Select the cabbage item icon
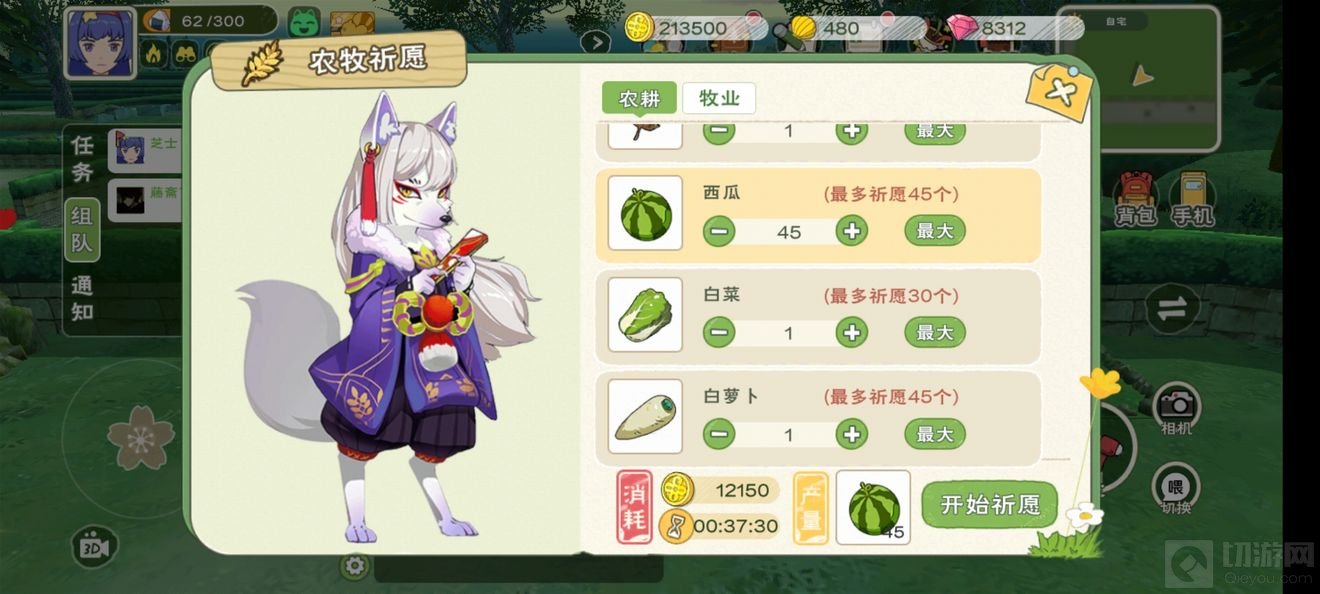This screenshot has width=1320, height=594. tap(645, 315)
